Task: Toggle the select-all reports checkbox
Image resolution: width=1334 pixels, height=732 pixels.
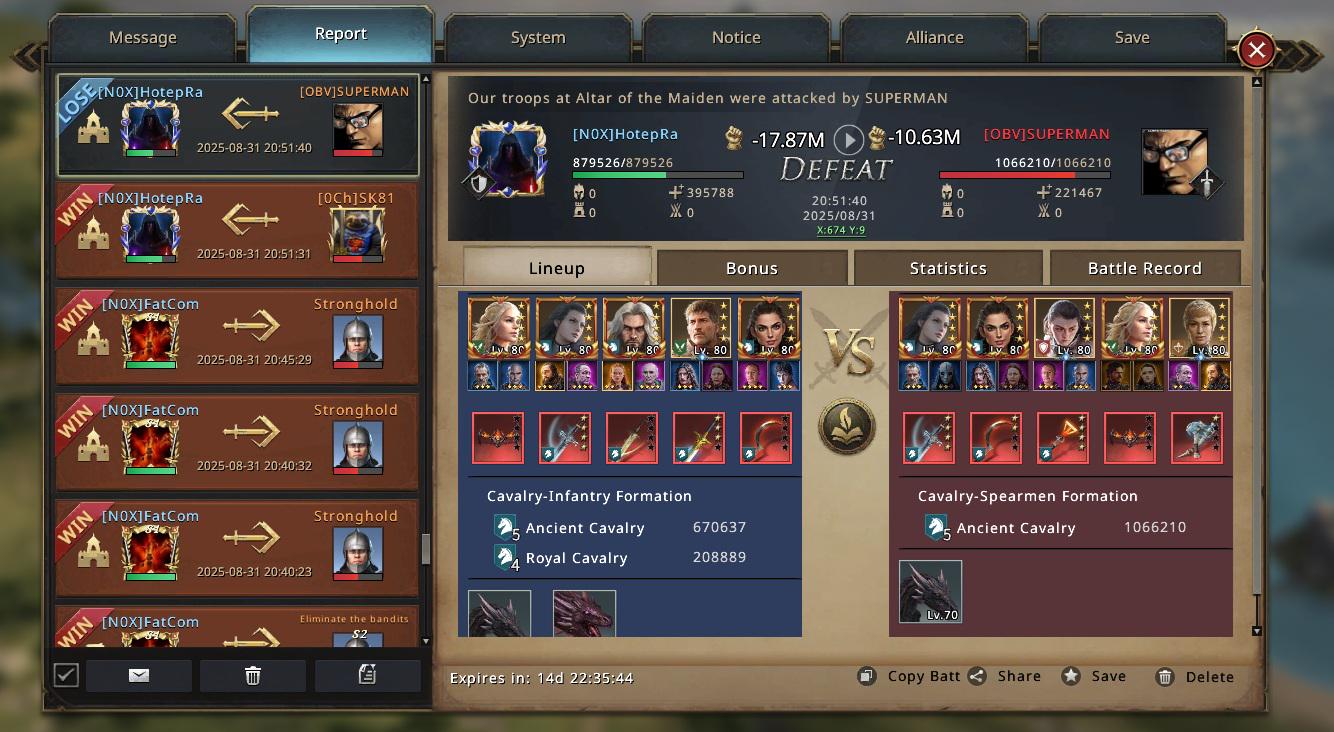Action: (x=66, y=675)
